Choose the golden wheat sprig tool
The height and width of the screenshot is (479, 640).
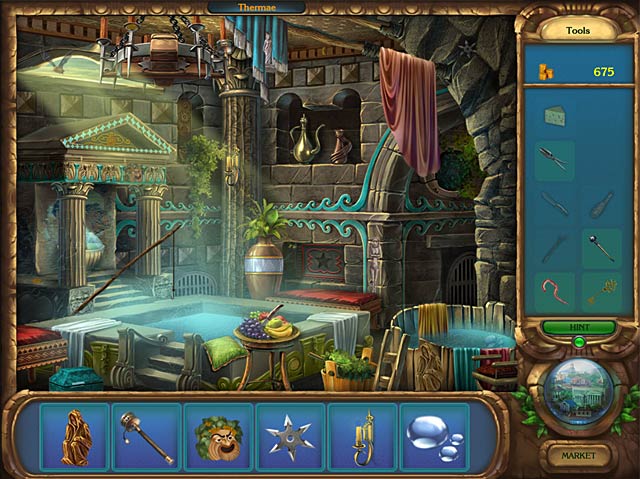pyautogui.click(x=603, y=289)
